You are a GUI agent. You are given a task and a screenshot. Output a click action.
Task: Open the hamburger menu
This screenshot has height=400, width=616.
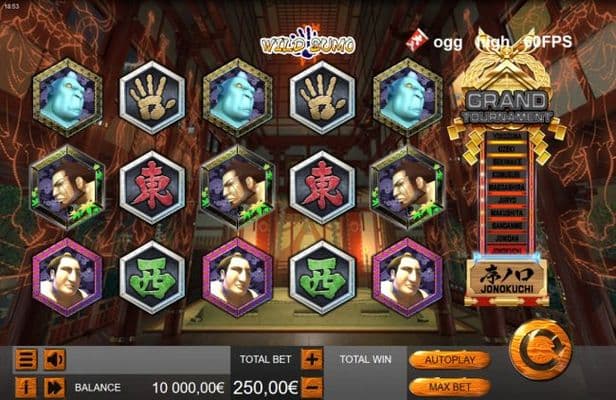26,360
